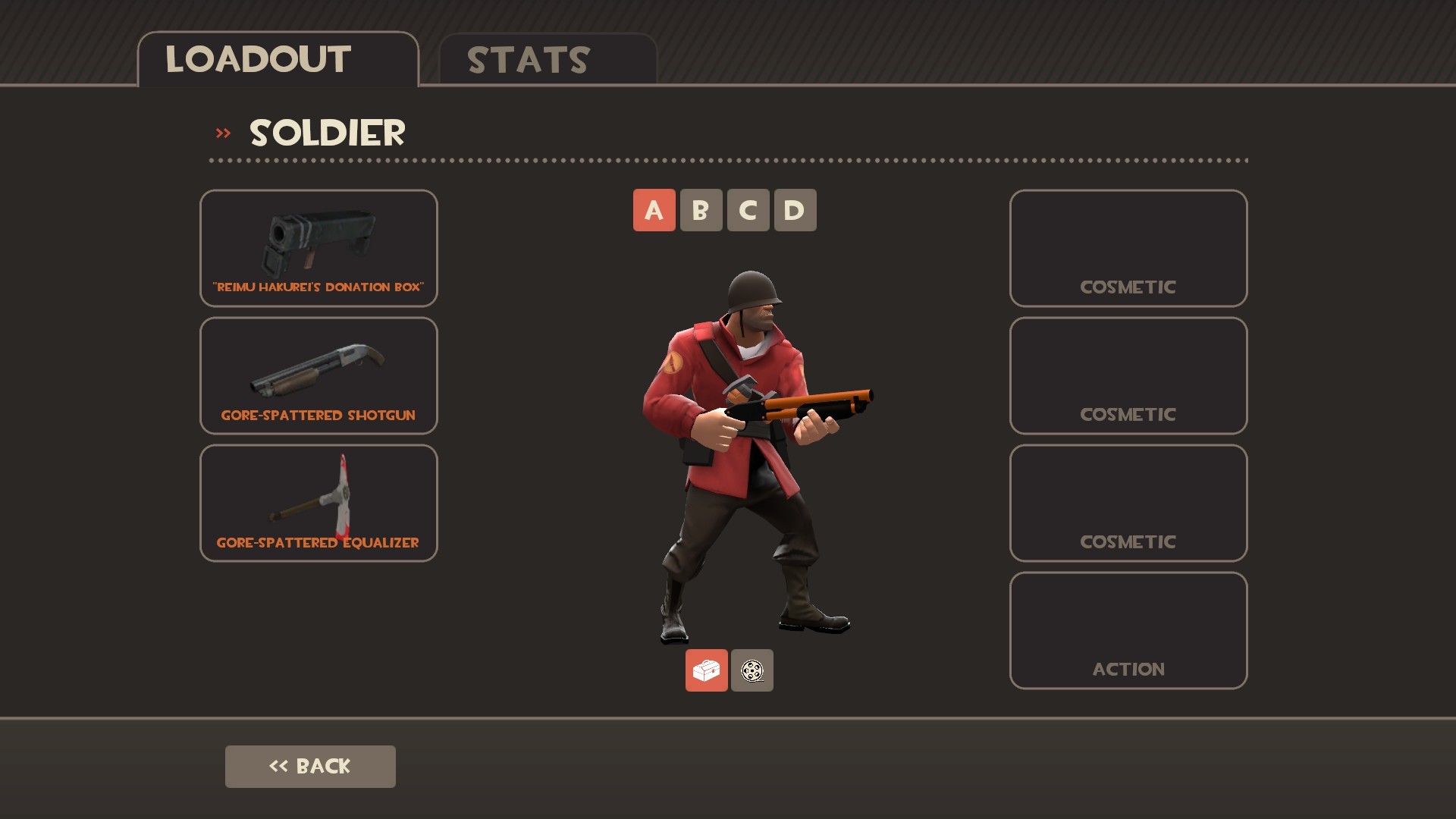Open the topmost Cosmetic slot

pyautogui.click(x=1128, y=247)
